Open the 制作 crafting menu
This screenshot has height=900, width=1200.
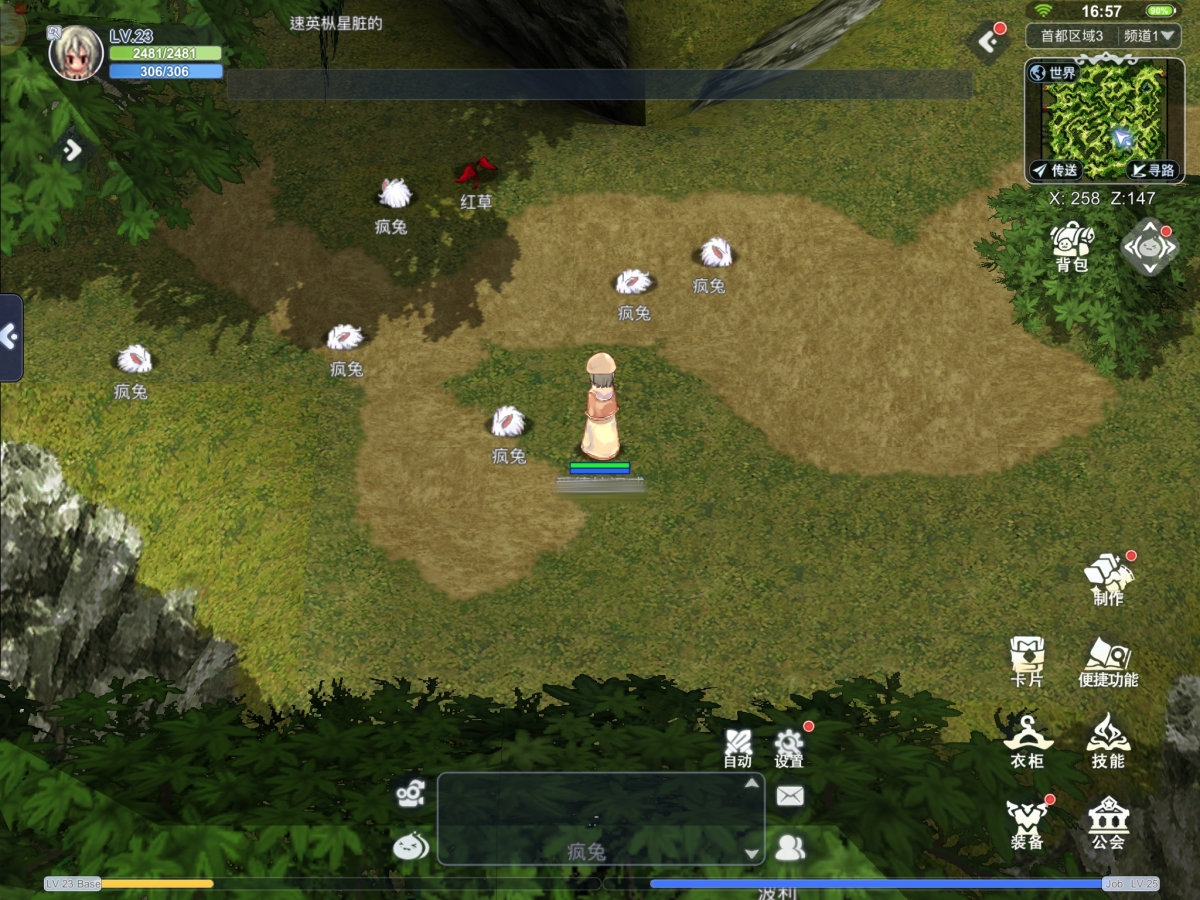pyautogui.click(x=1108, y=578)
